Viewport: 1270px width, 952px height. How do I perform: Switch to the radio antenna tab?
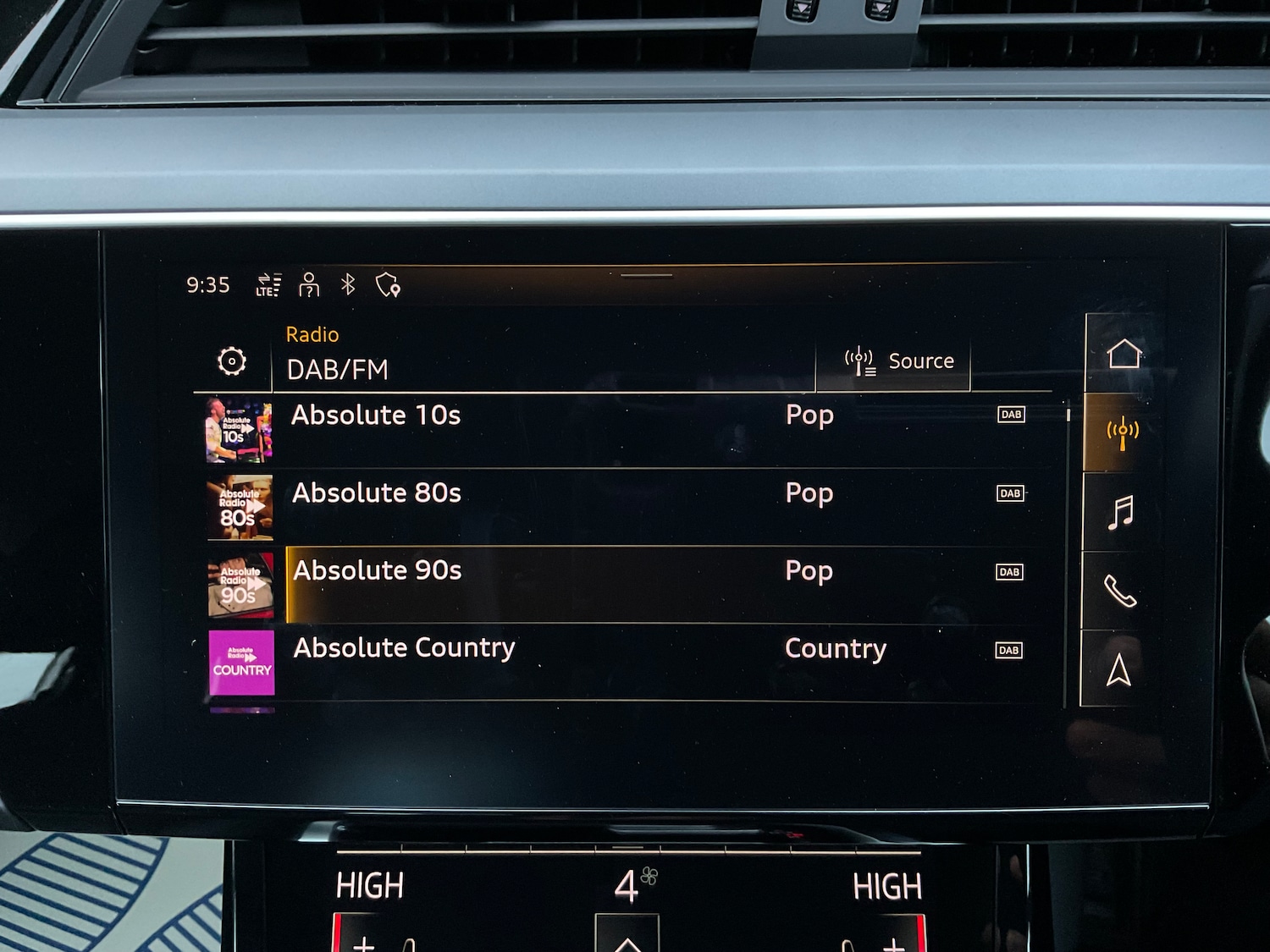(x=1123, y=432)
